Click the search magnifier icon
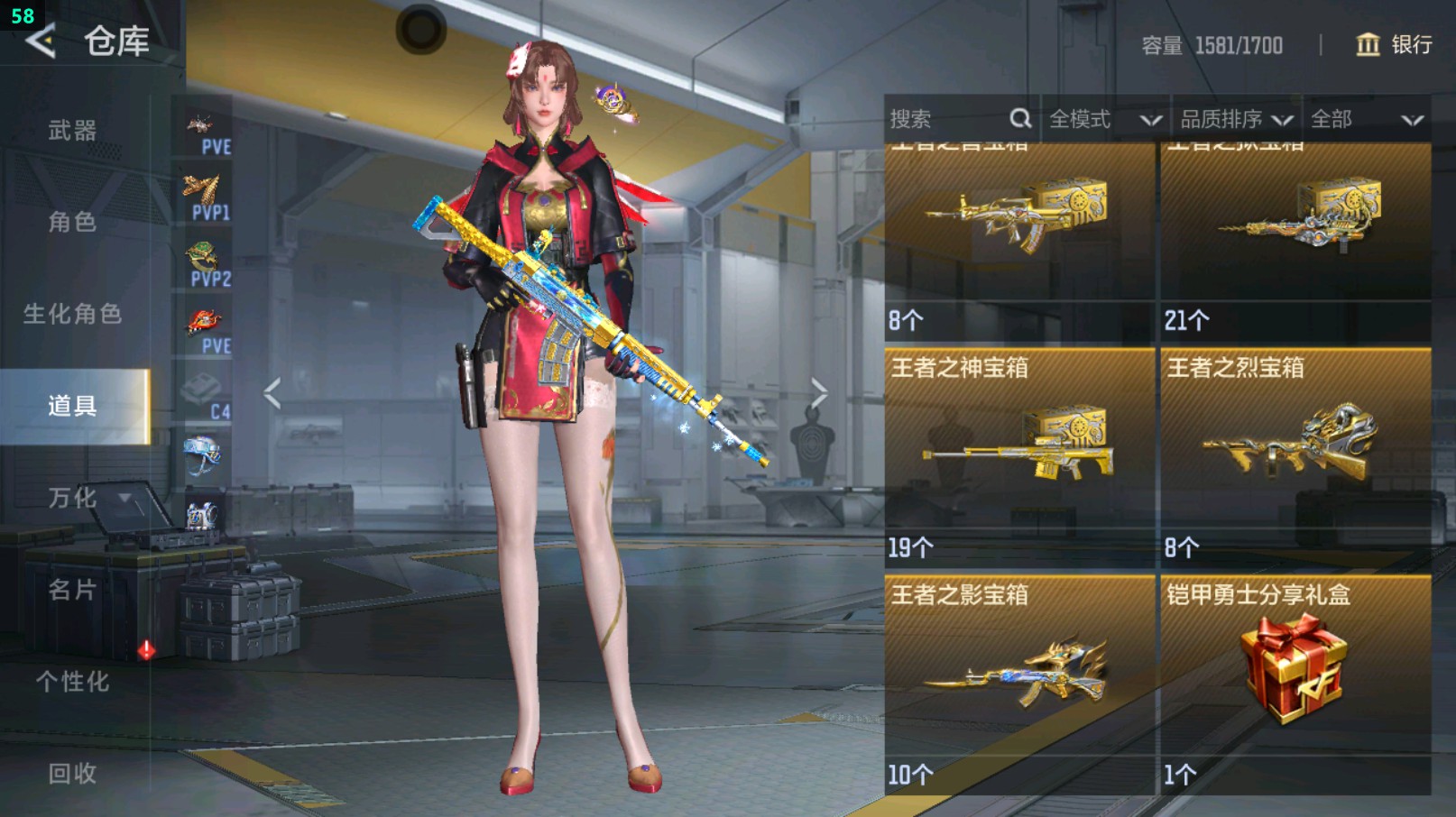Screen dimensions: 1456x817 (x=1020, y=118)
